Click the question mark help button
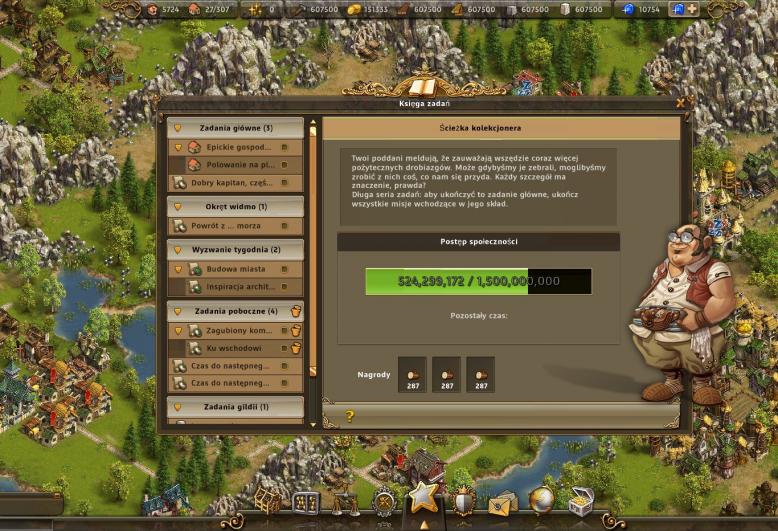 (350, 416)
